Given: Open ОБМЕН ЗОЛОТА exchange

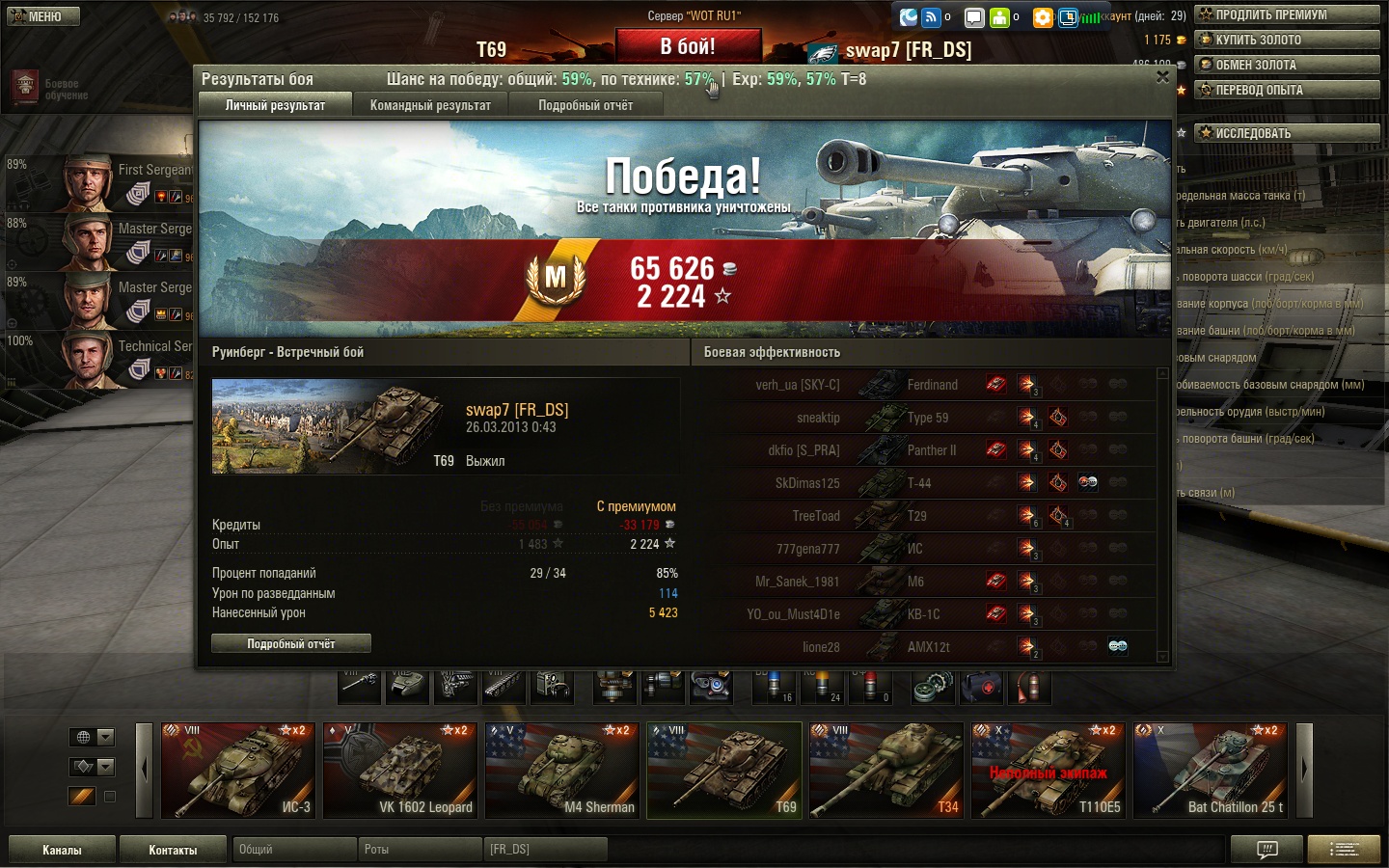Looking at the screenshot, I should click(1287, 65).
